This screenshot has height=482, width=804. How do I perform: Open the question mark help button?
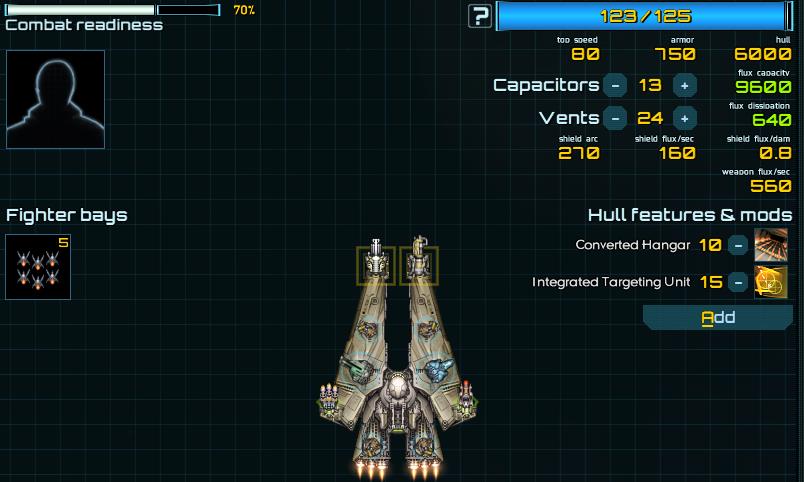coord(481,16)
